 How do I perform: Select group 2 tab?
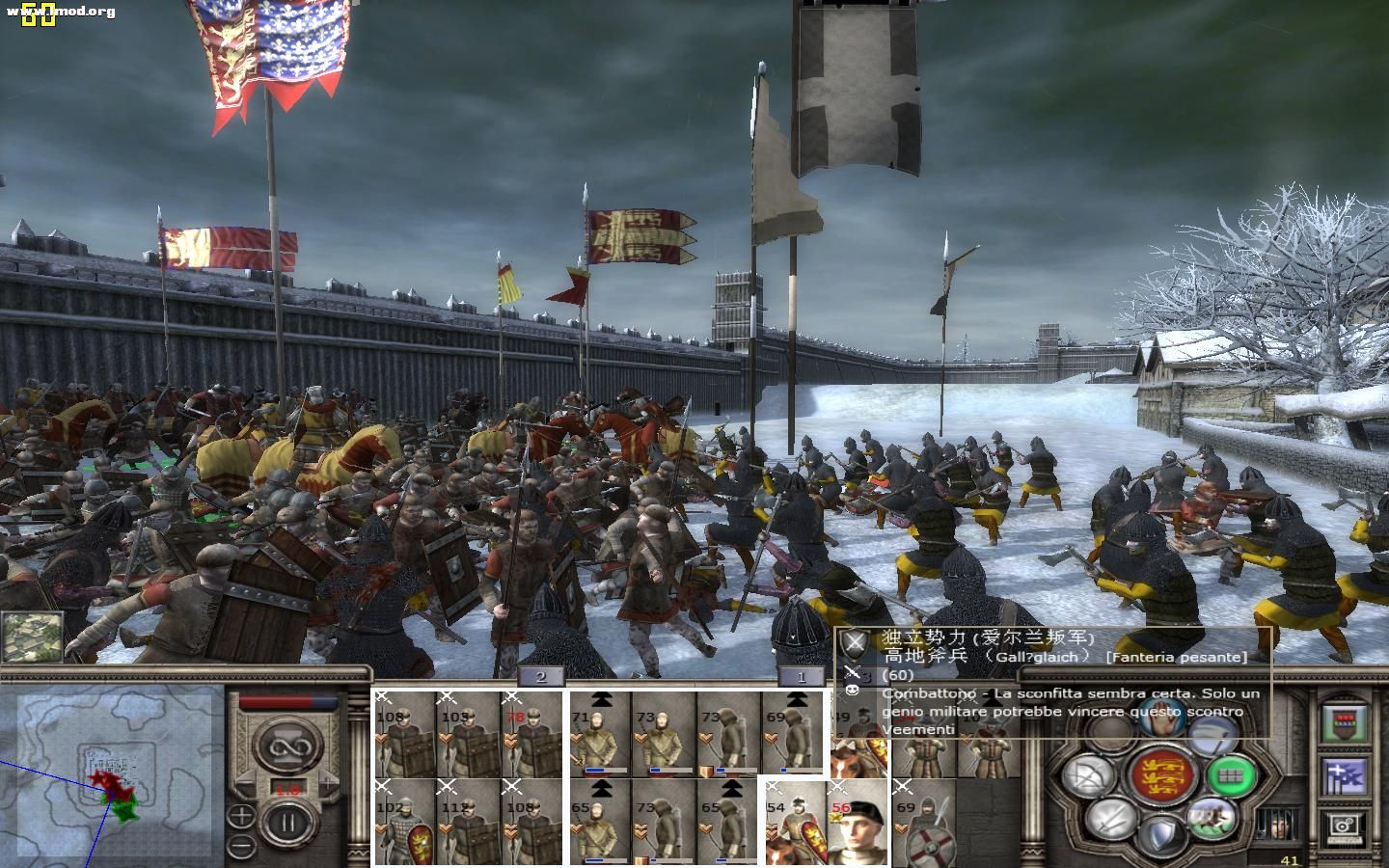(540, 677)
